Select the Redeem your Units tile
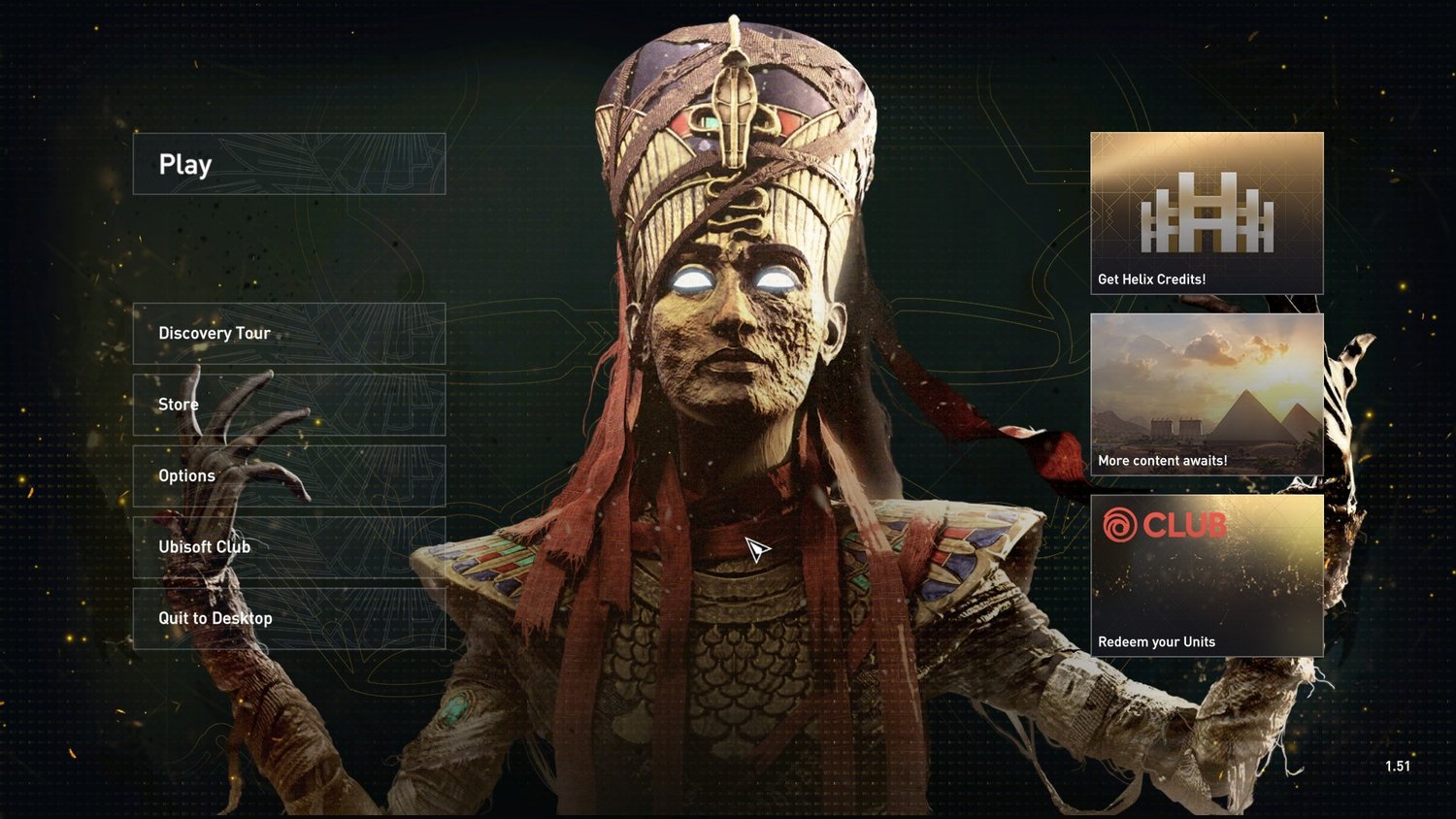The image size is (1456, 819). click(x=1207, y=575)
